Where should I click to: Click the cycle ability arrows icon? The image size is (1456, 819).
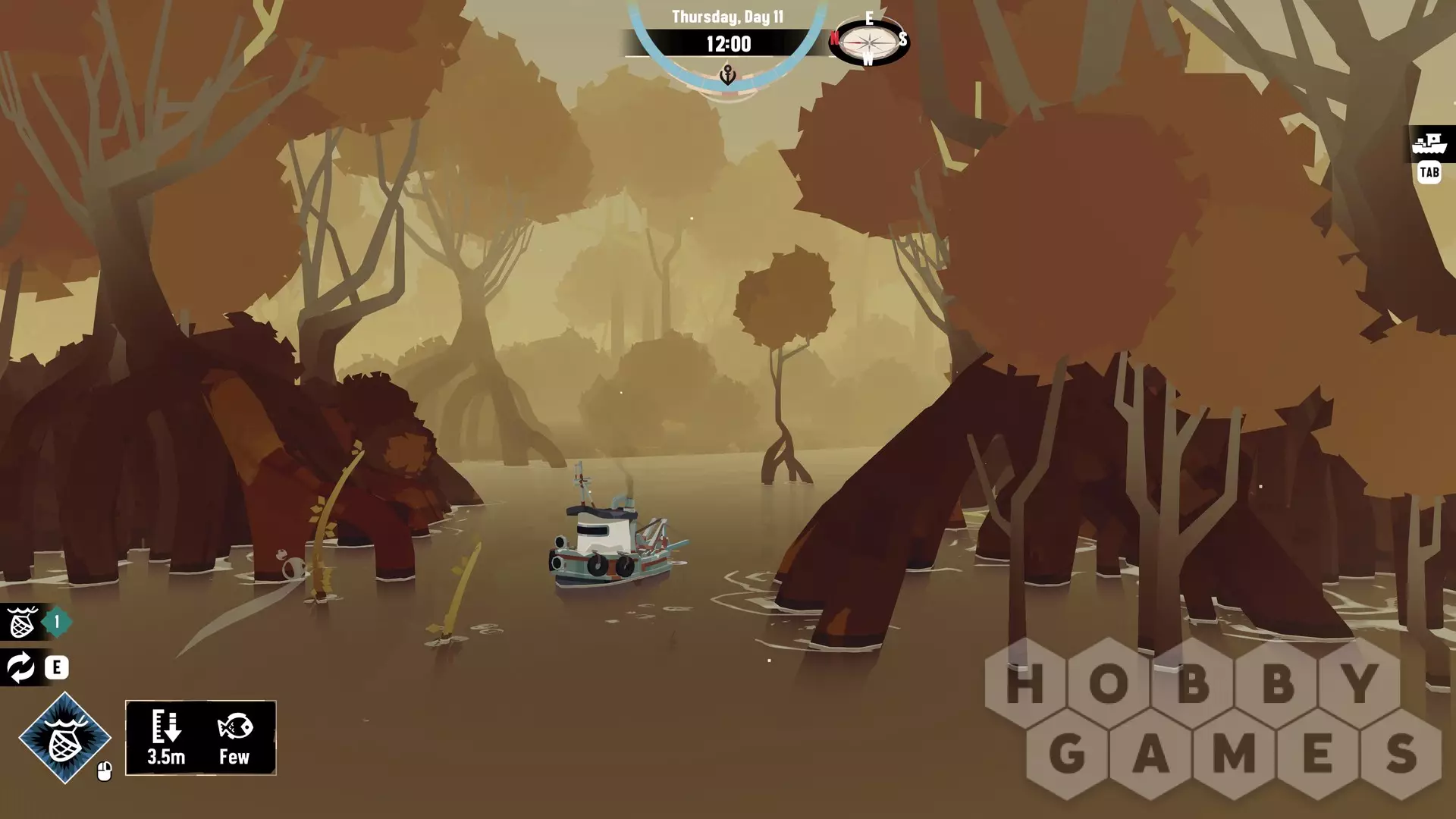(20, 667)
